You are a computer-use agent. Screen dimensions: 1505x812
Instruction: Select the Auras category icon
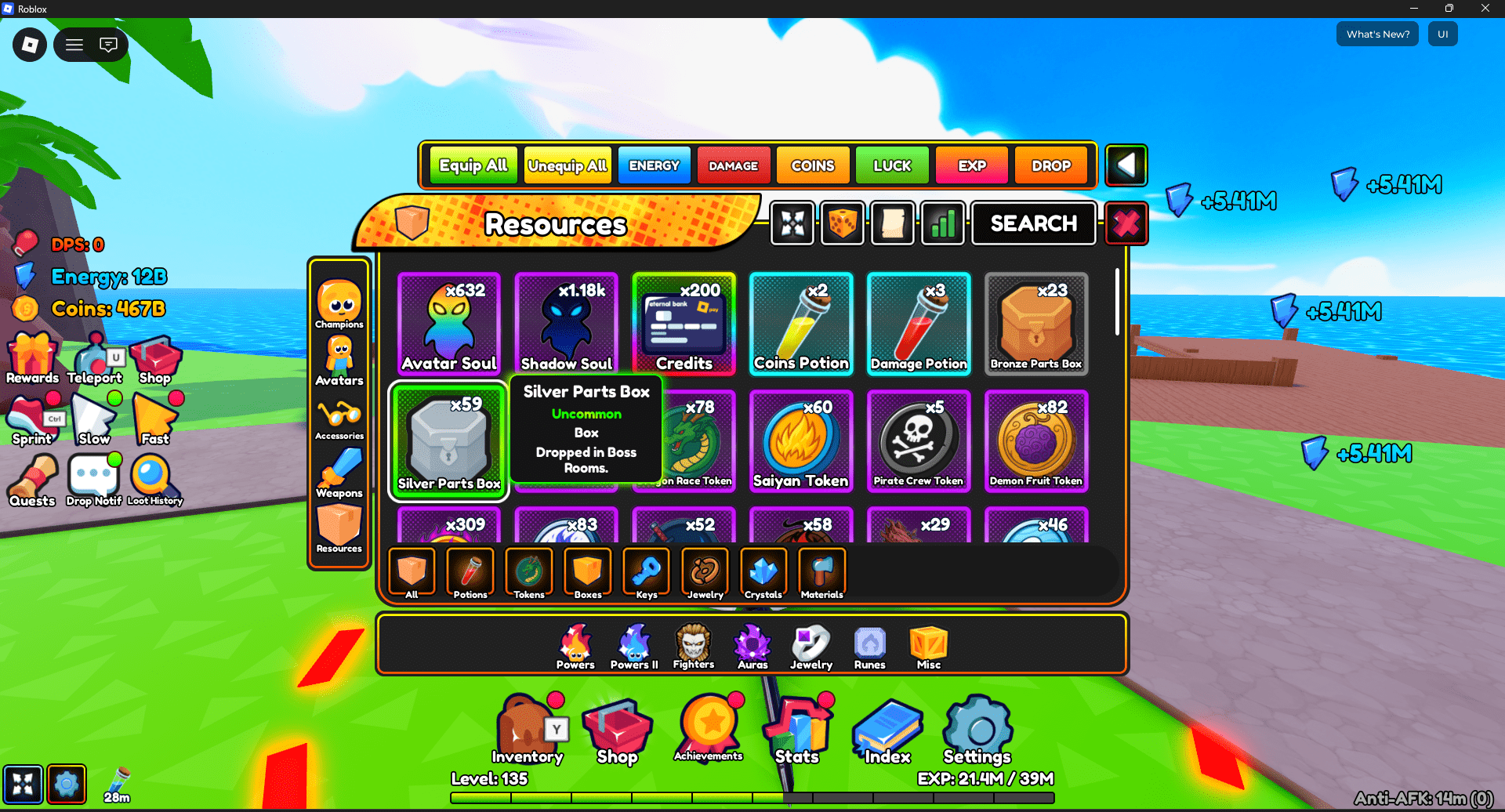pos(752,644)
